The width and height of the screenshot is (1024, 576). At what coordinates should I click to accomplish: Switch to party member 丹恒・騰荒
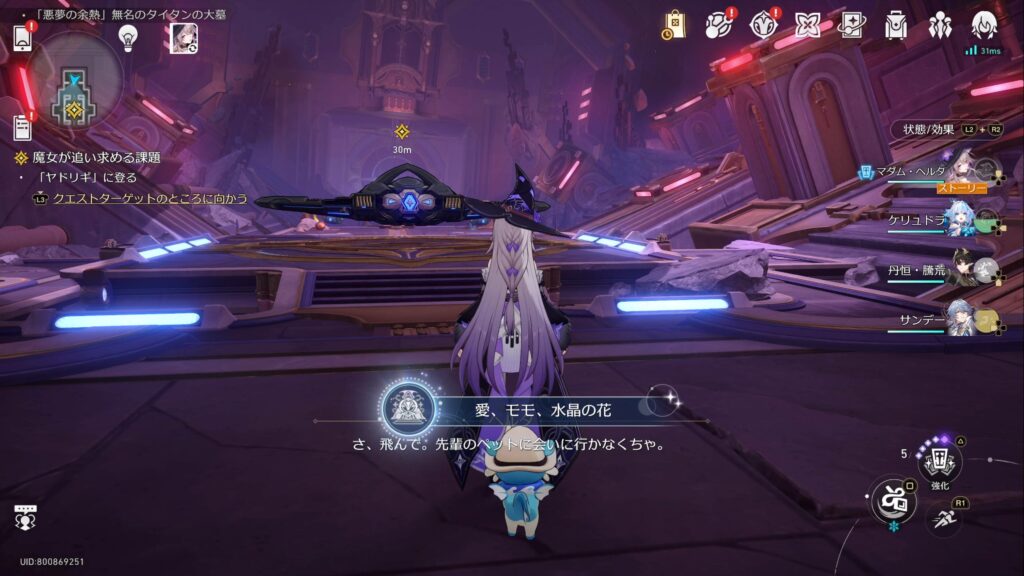(962, 268)
